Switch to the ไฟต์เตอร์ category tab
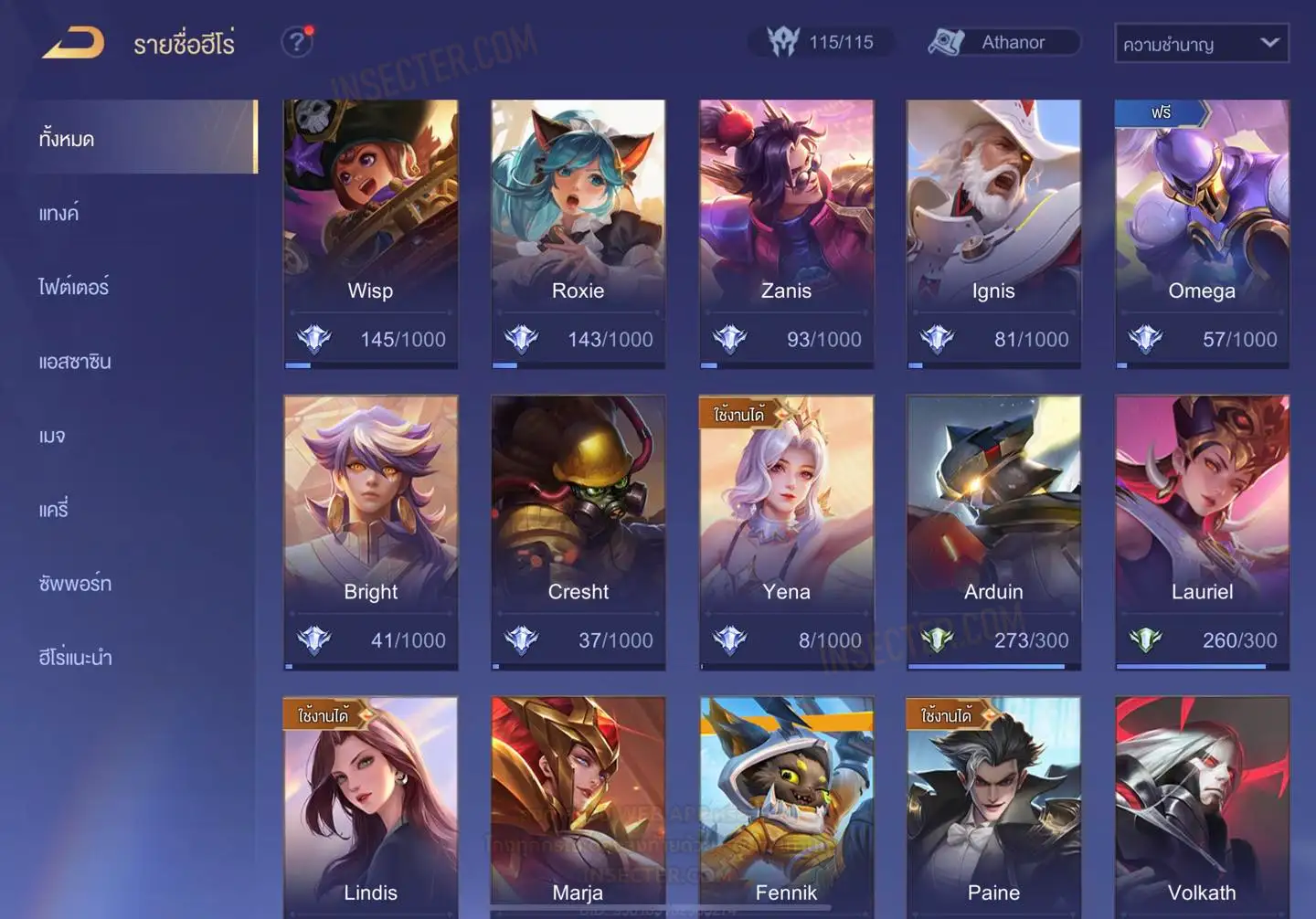This screenshot has width=1316, height=919. point(74,287)
